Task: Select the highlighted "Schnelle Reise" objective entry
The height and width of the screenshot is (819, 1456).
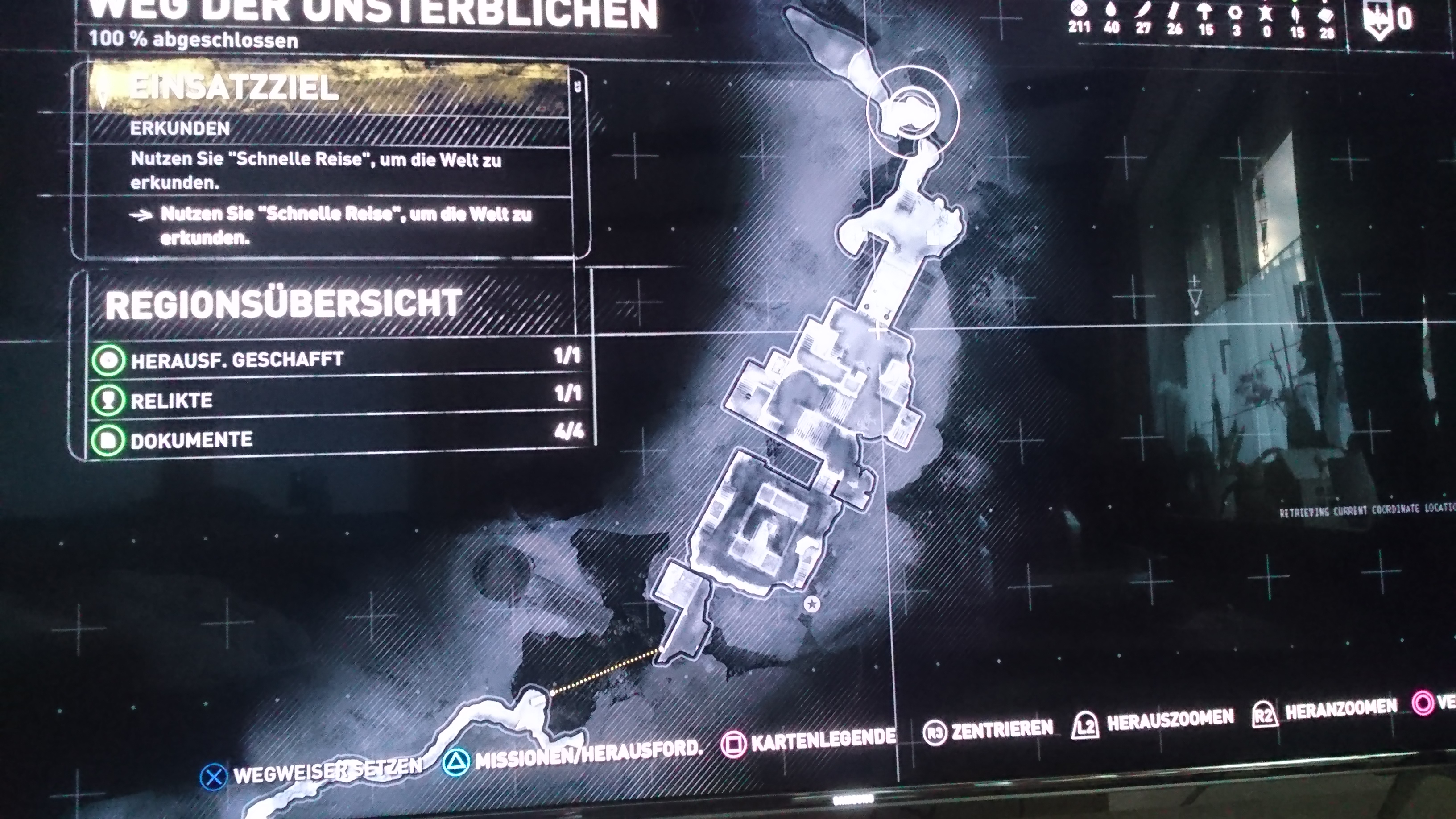Action: 345,226
